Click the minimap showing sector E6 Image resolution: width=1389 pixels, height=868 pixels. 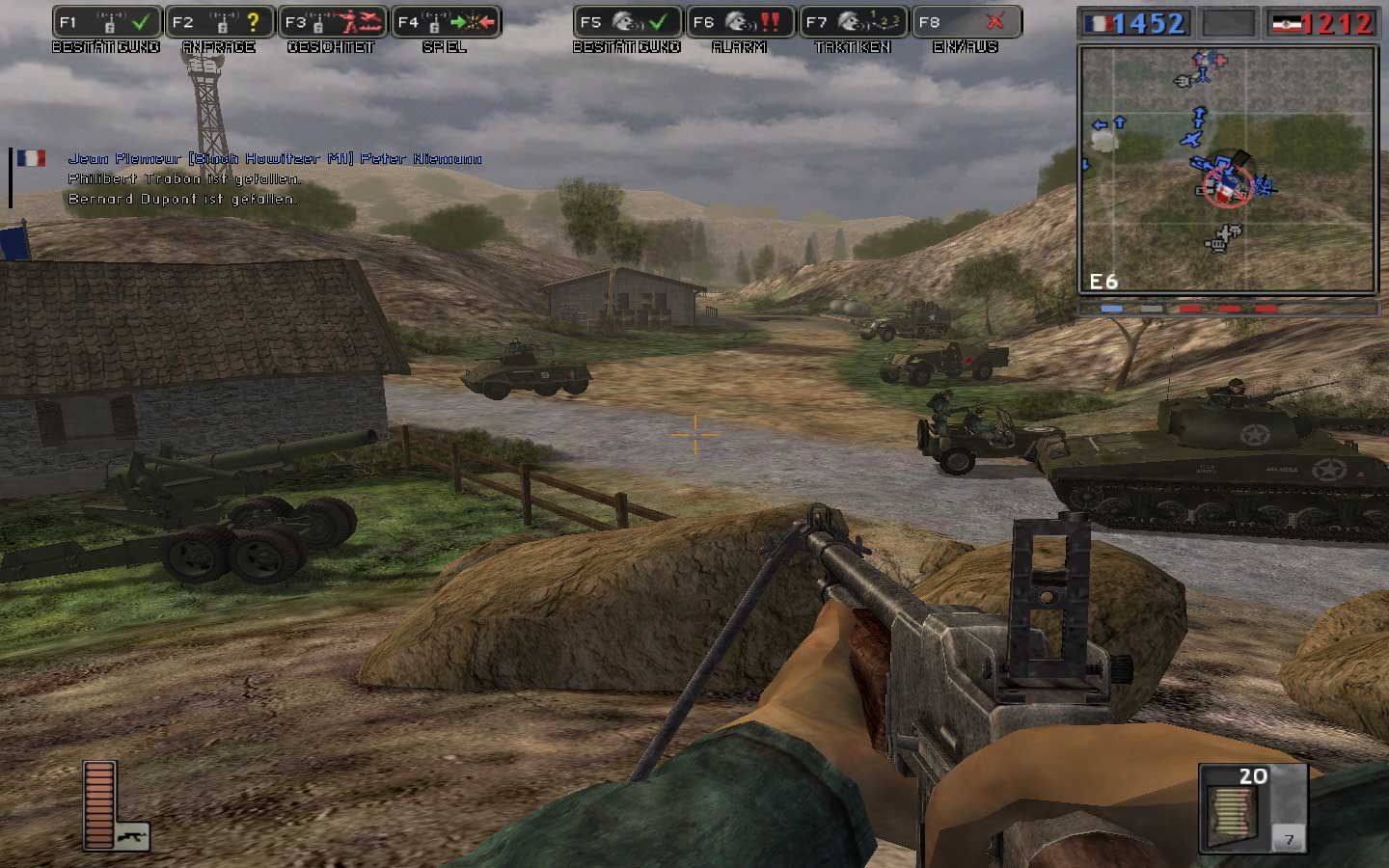point(1227,170)
